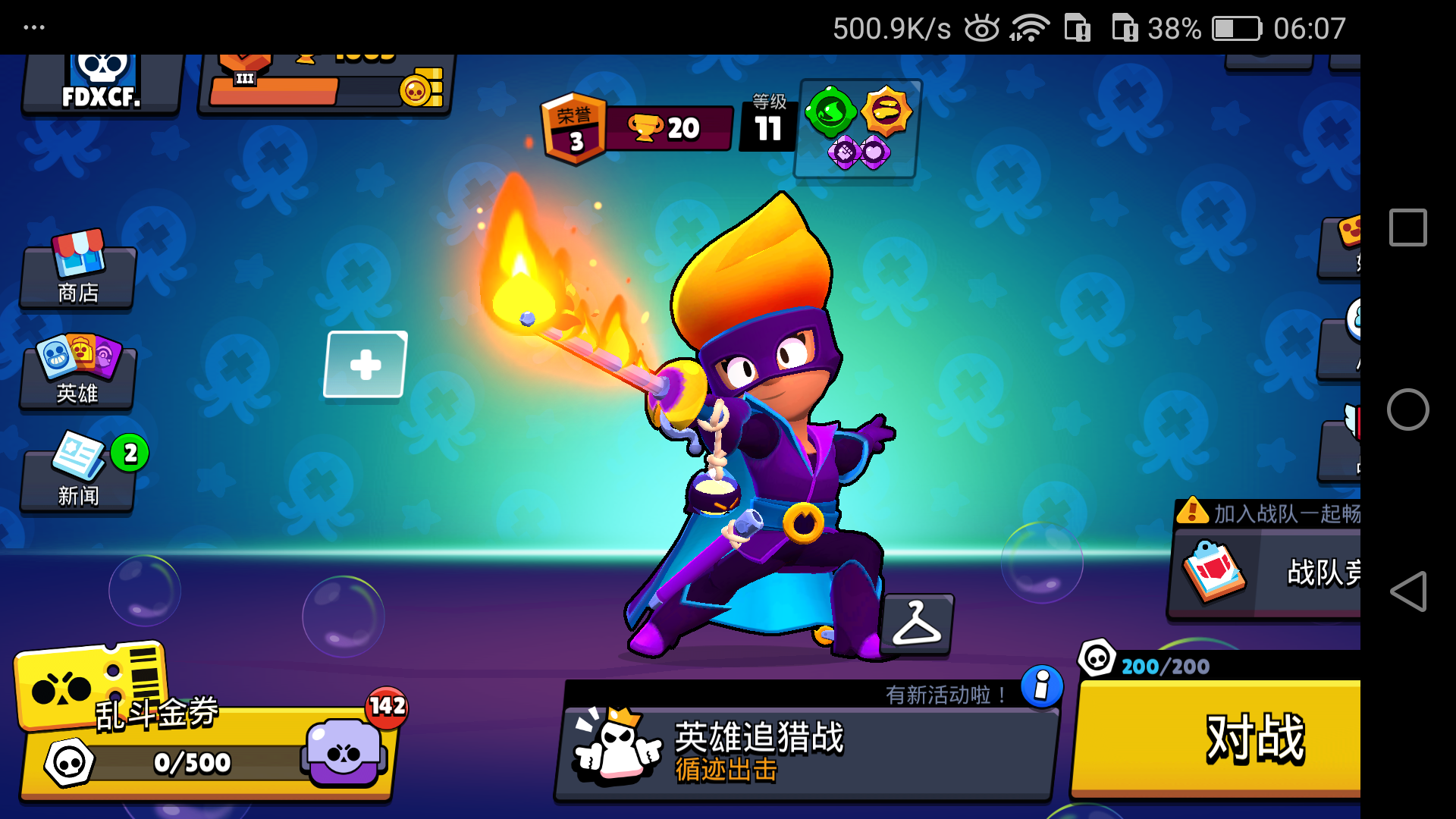Open the 商店 shop panel
Viewport: 1456px width, 819px height.
(78, 277)
